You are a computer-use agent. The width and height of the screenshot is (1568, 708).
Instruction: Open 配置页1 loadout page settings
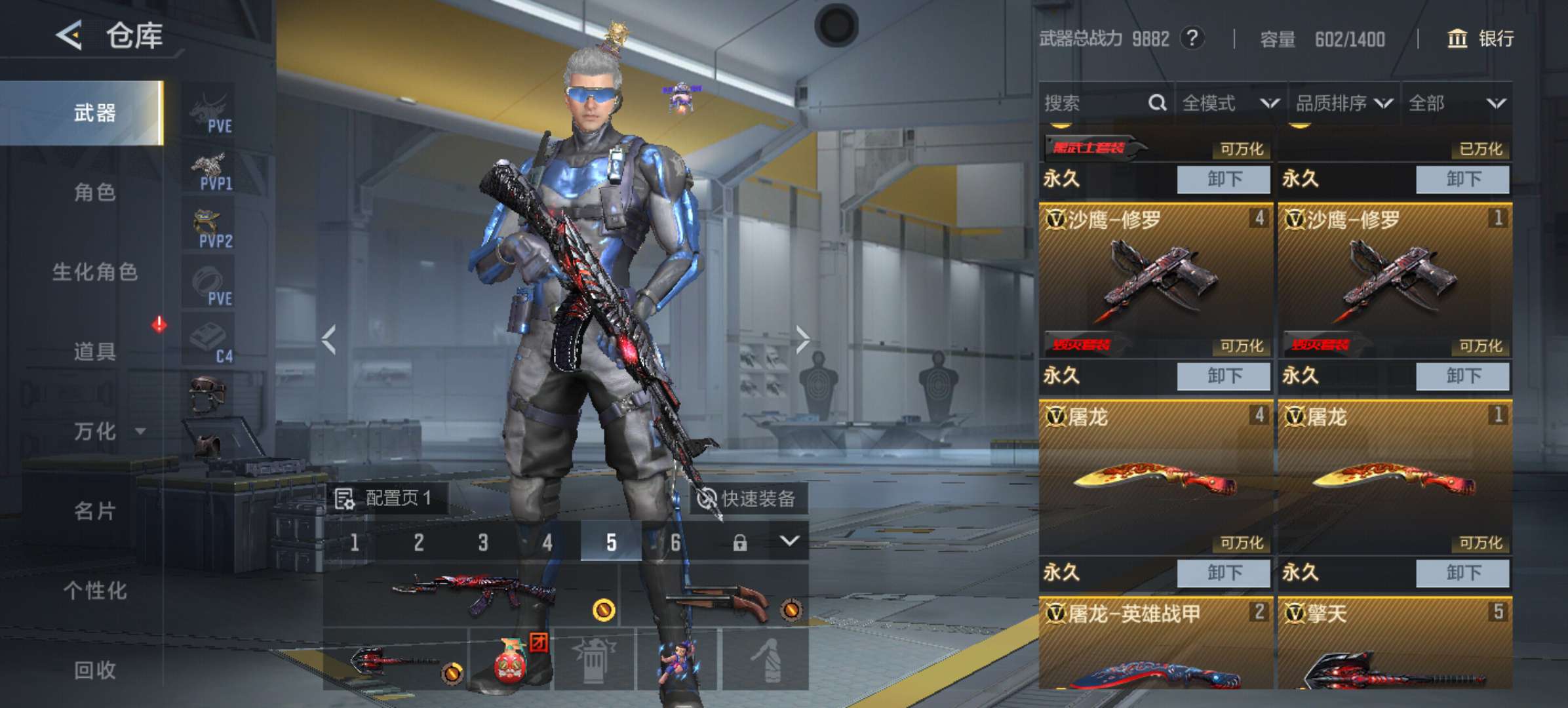coord(387,499)
